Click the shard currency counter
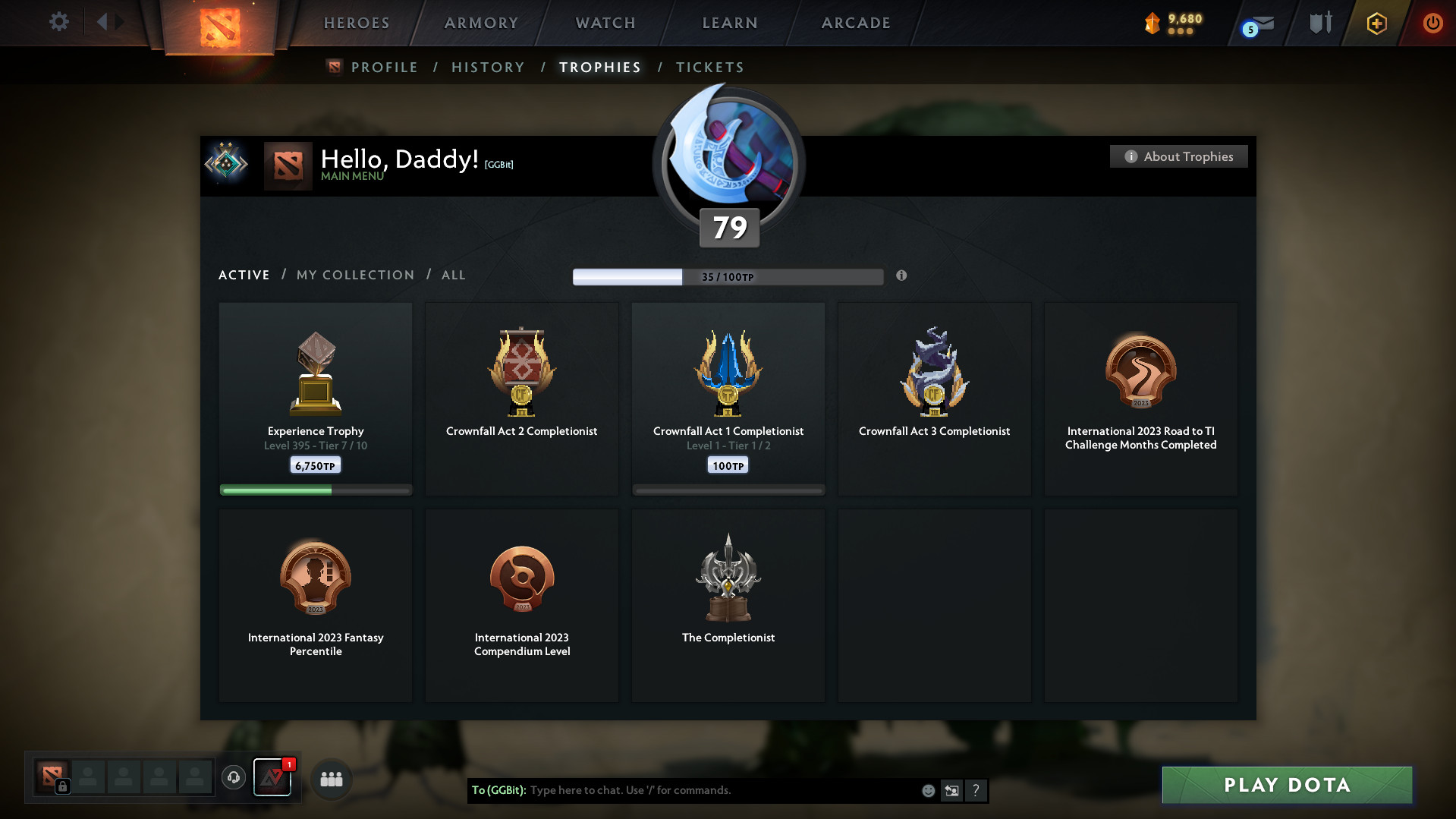 pyautogui.click(x=1172, y=23)
